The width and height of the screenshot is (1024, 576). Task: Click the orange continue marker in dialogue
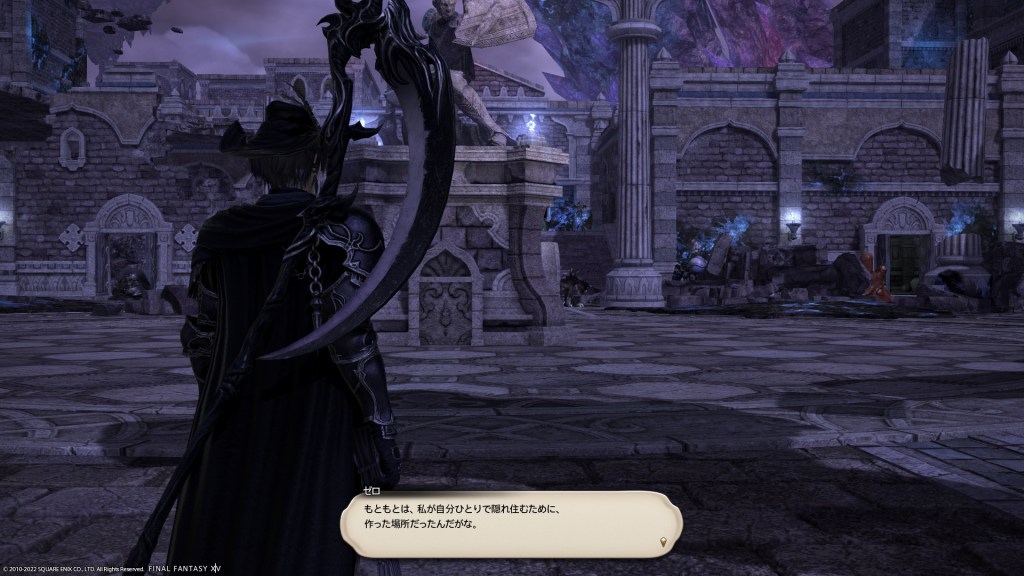pos(664,542)
